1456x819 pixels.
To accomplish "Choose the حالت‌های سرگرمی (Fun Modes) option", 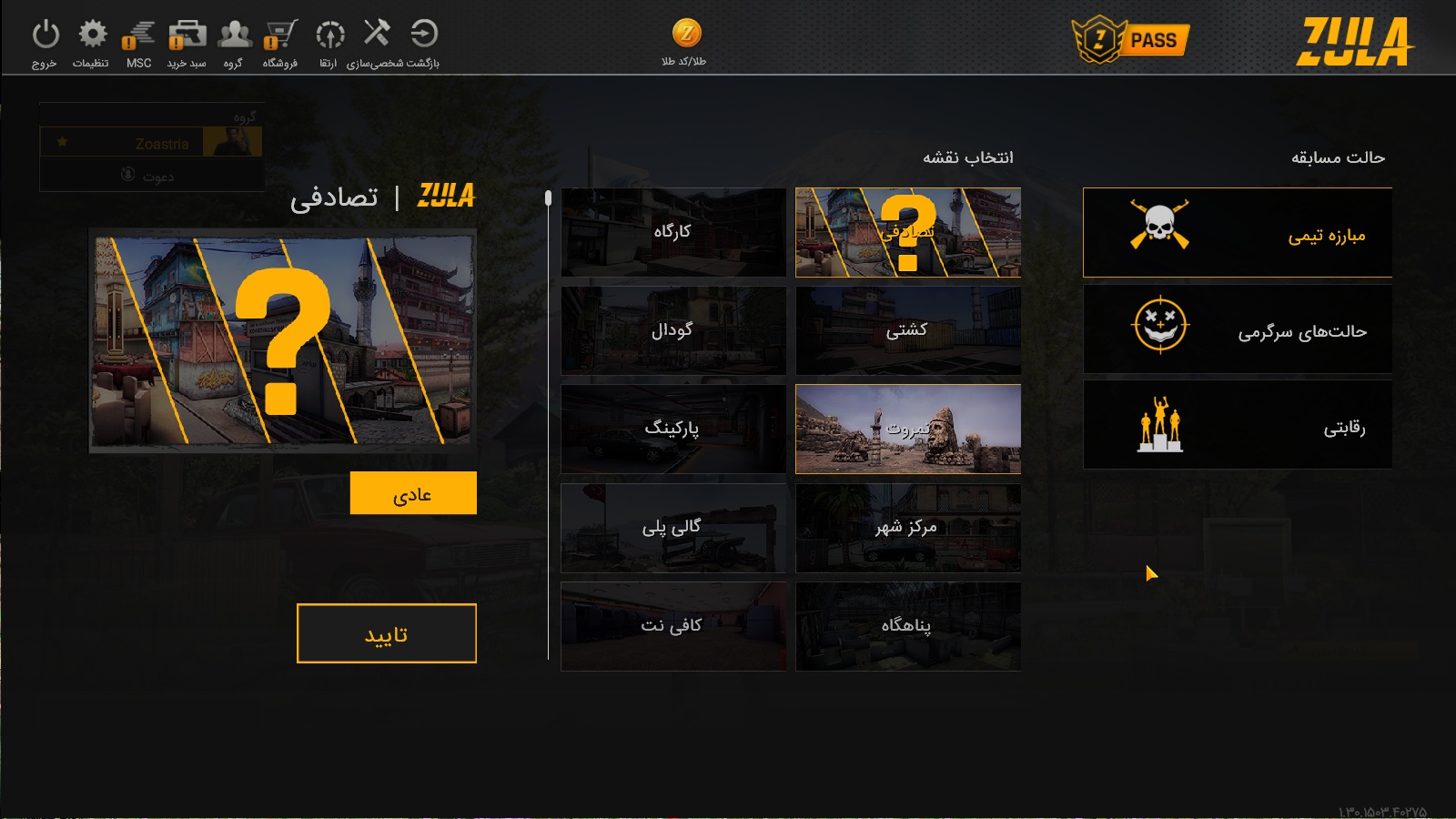I will [1238, 329].
